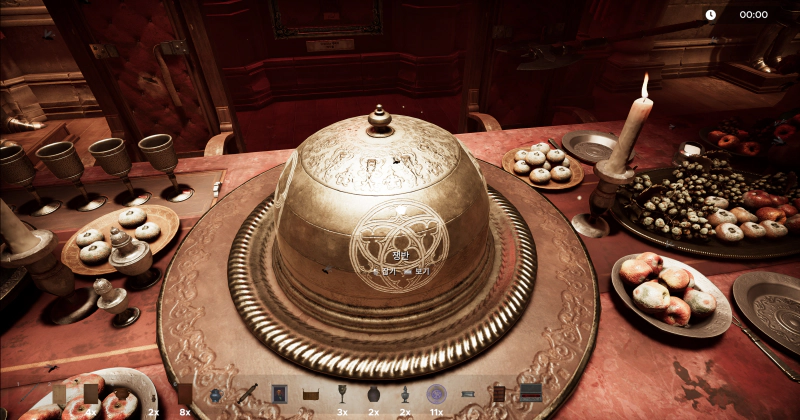Choose the framed portrait painting slot
The image size is (800, 420).
click(279, 394)
